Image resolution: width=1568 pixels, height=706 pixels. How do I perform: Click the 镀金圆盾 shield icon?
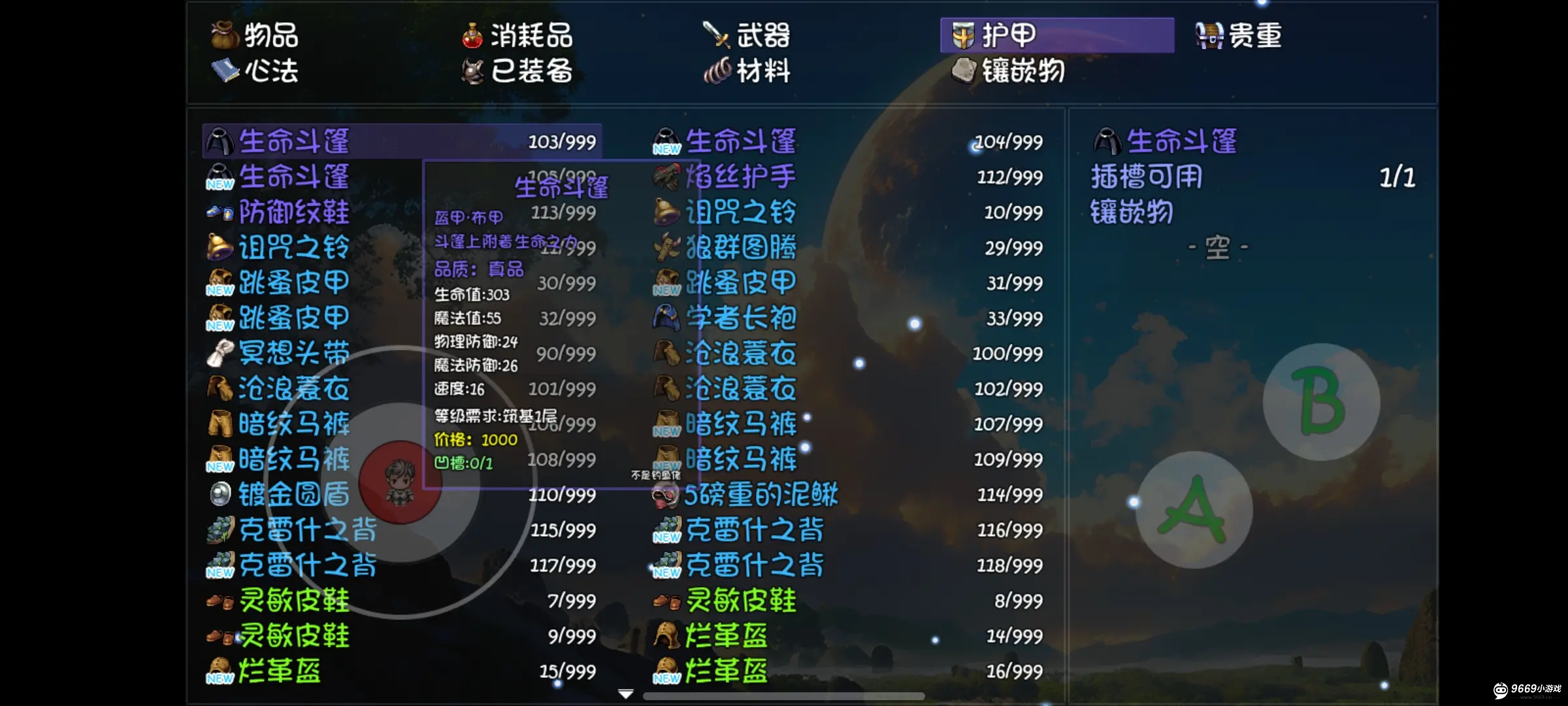219,495
